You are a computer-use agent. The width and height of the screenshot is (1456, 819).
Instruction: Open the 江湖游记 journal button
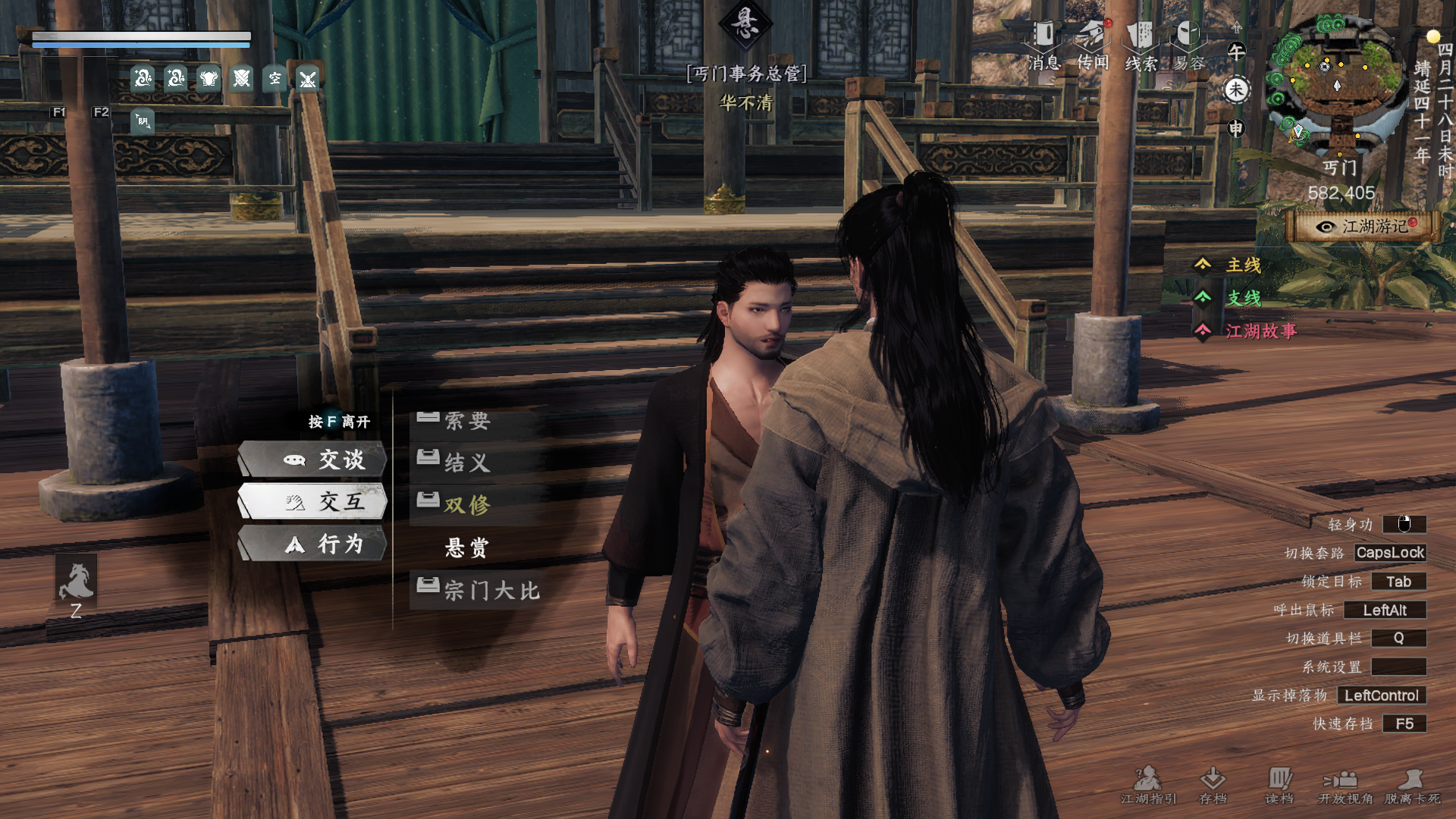[x=1364, y=227]
